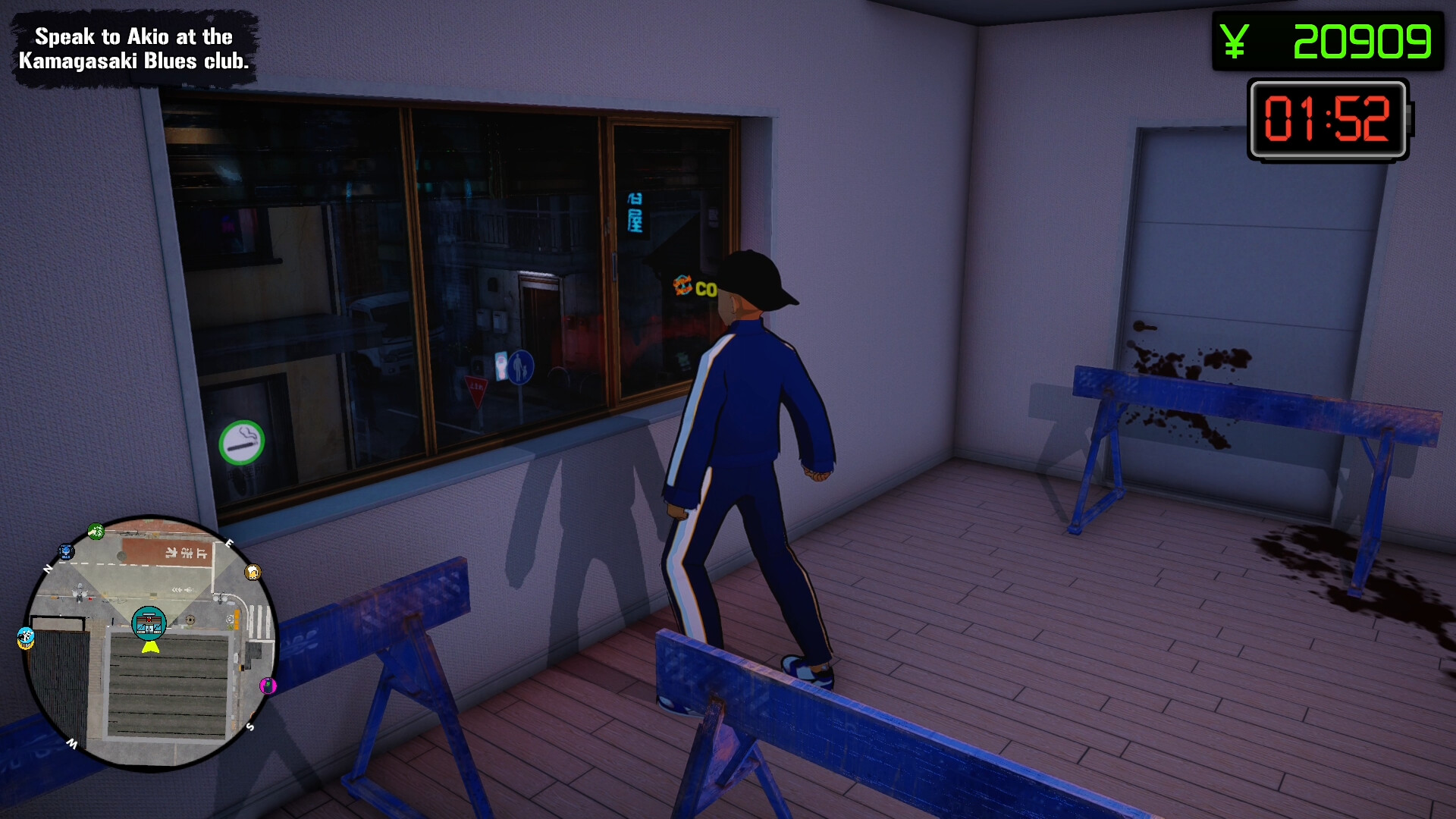
Task: Select the beer mug icon on the minimap
Action: (253, 573)
